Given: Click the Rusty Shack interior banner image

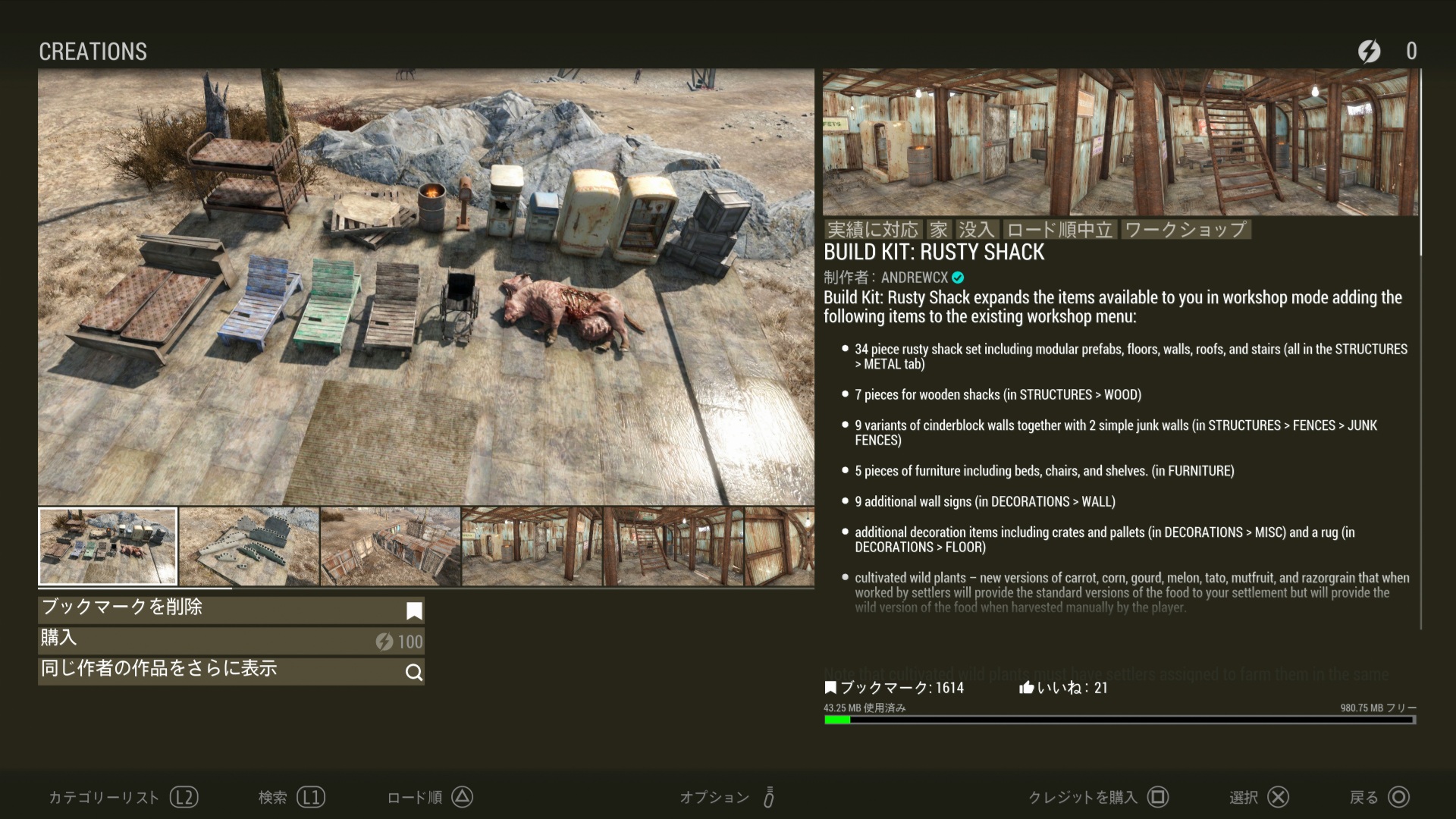Looking at the screenshot, I should pos(1120,143).
